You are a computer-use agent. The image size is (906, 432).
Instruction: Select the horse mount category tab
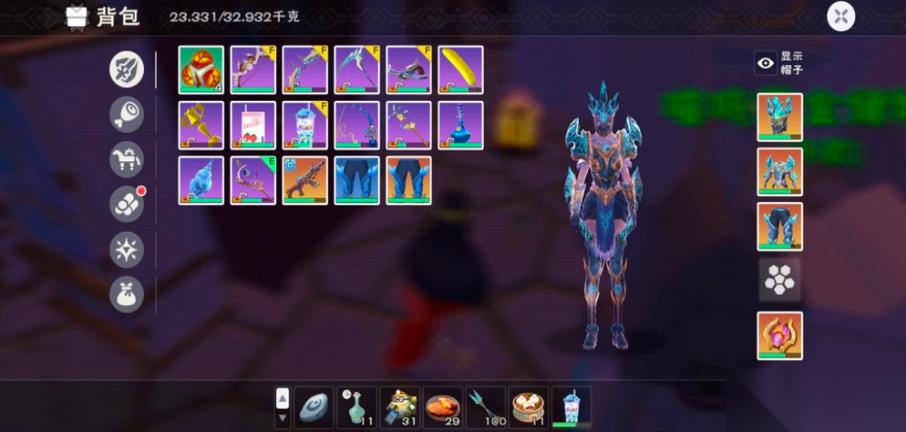pos(127,159)
